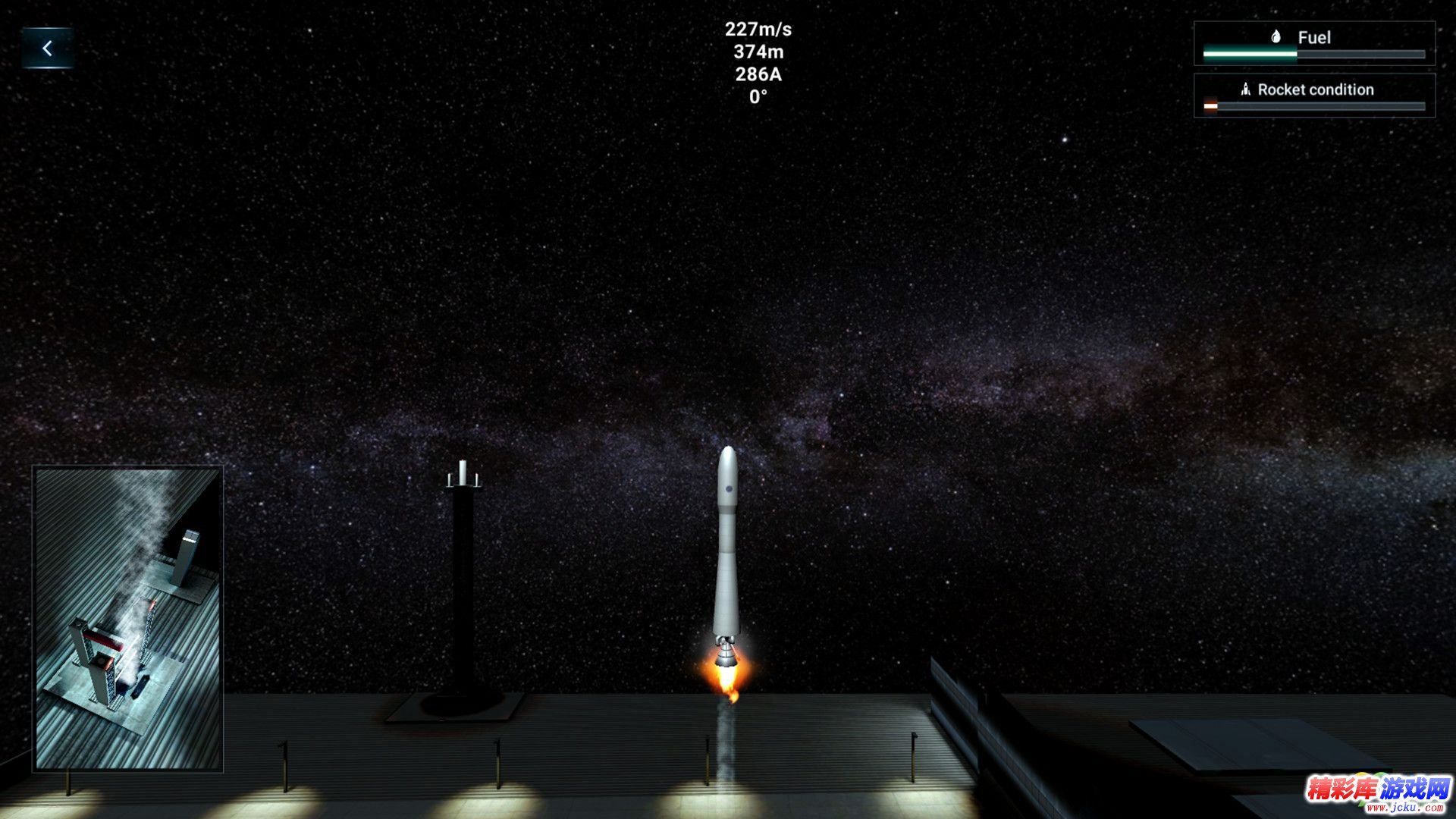Go back using the arrow button
This screenshot has height=819, width=1456.
click(x=47, y=49)
